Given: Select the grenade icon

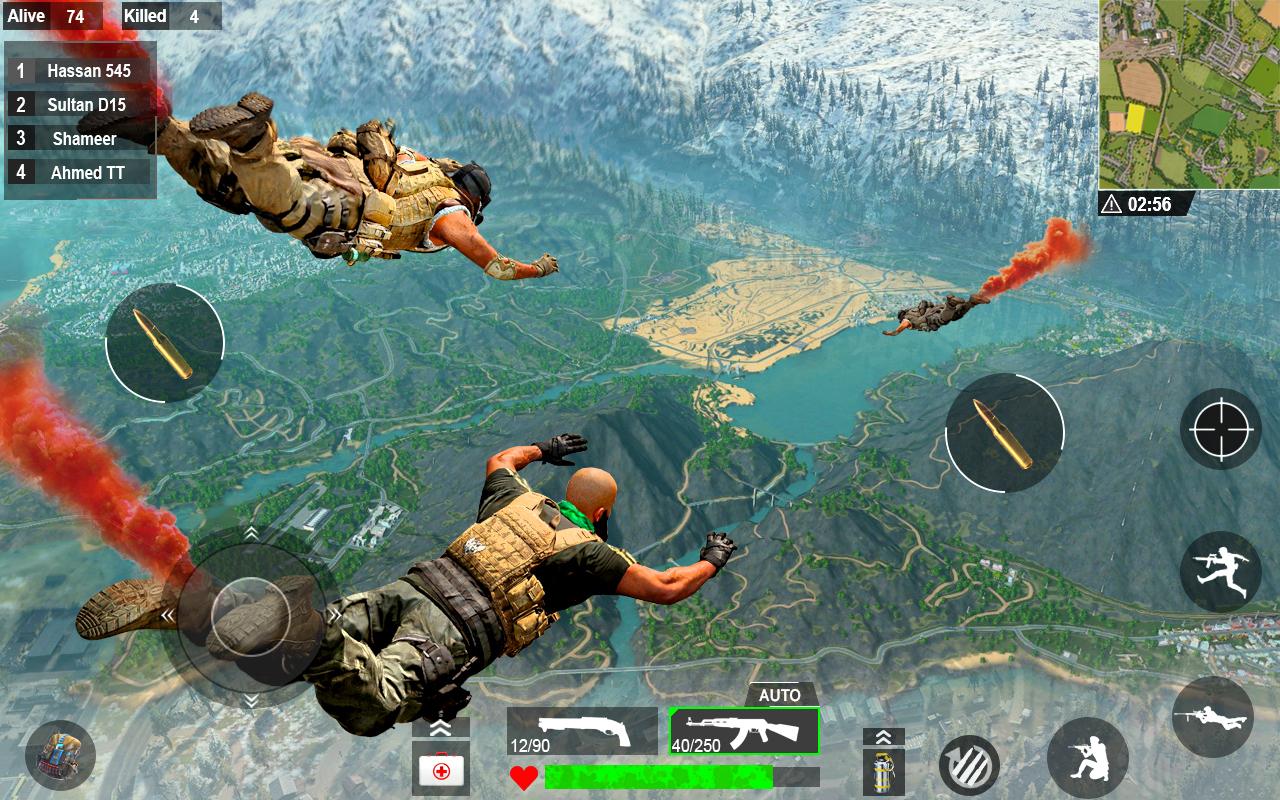Looking at the screenshot, I should 882,770.
